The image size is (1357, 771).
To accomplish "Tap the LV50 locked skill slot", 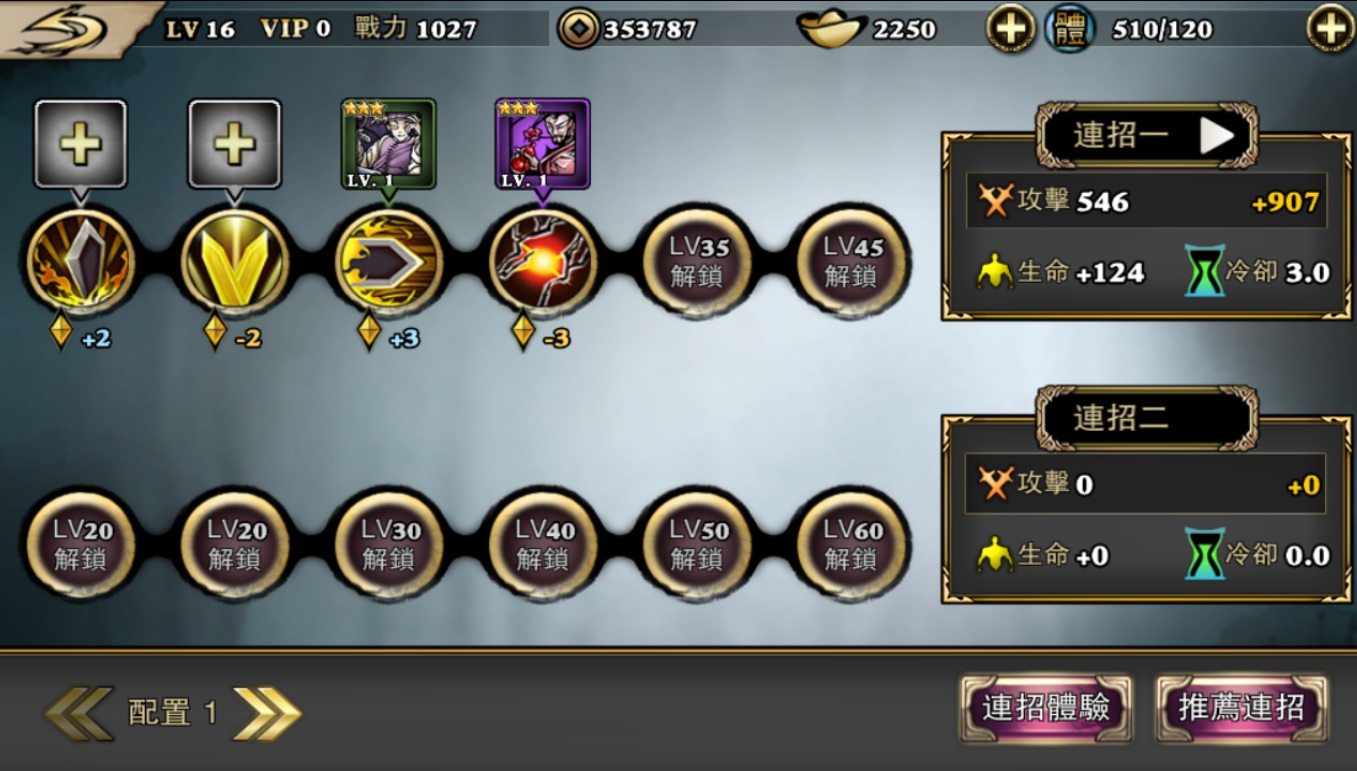I will point(697,545).
